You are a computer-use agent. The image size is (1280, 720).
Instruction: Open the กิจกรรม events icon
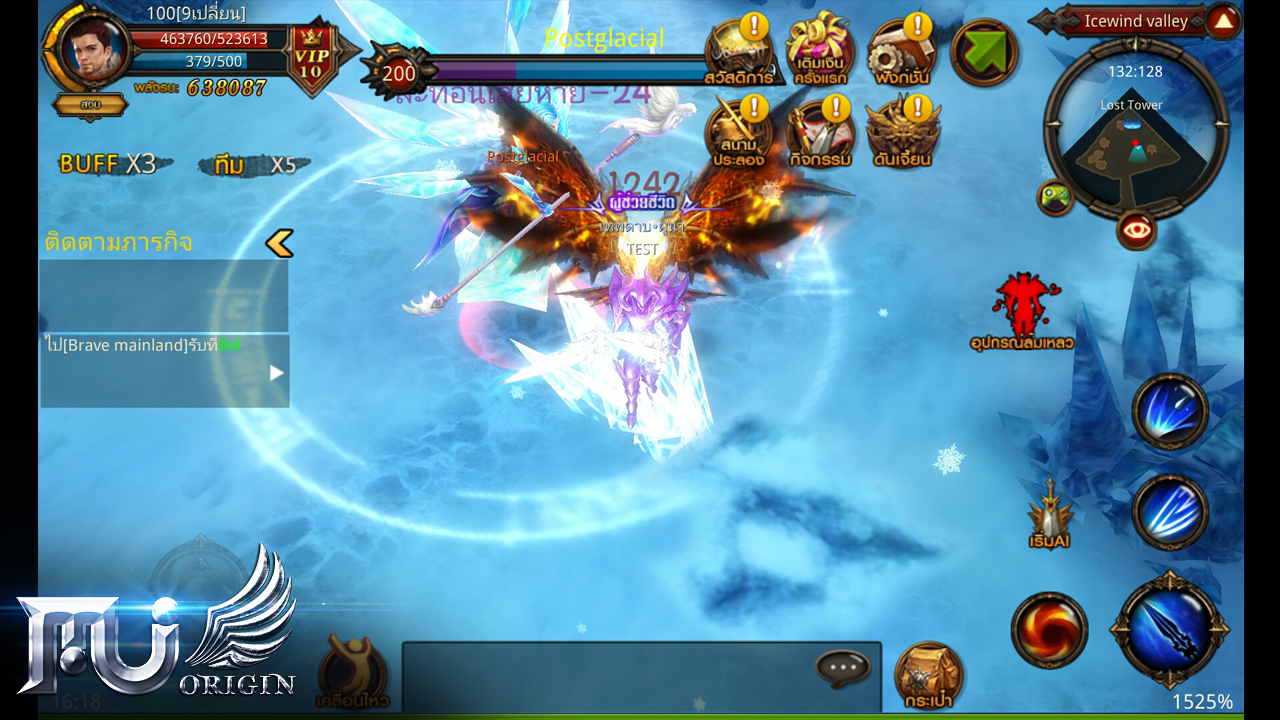[821, 135]
